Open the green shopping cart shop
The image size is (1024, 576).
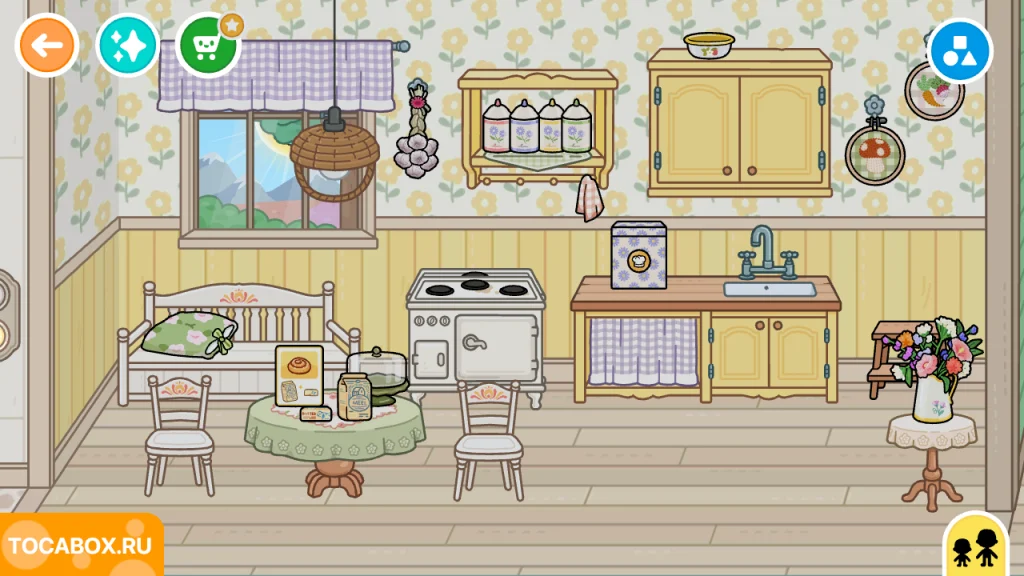pyautogui.click(x=208, y=45)
